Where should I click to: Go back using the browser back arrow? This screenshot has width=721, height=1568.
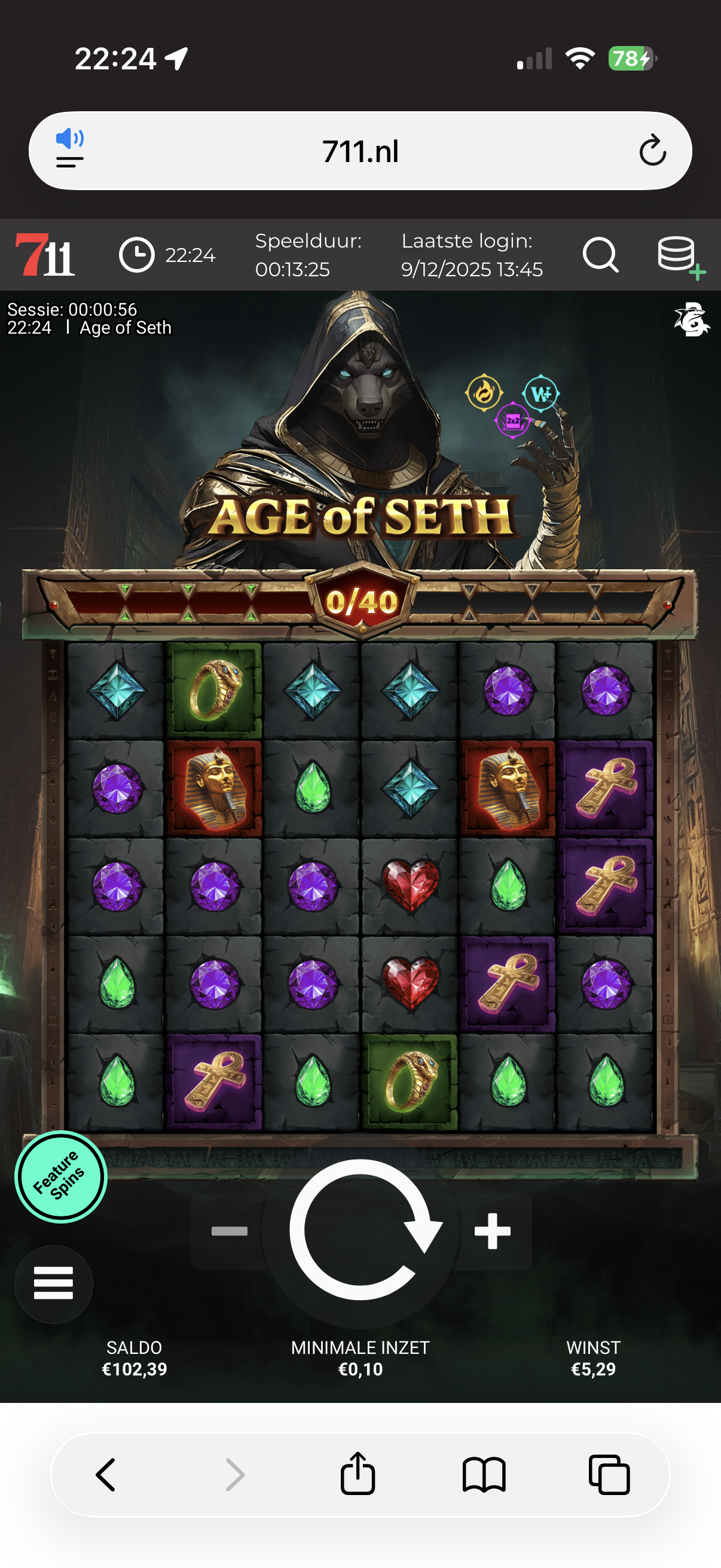pyautogui.click(x=106, y=1474)
